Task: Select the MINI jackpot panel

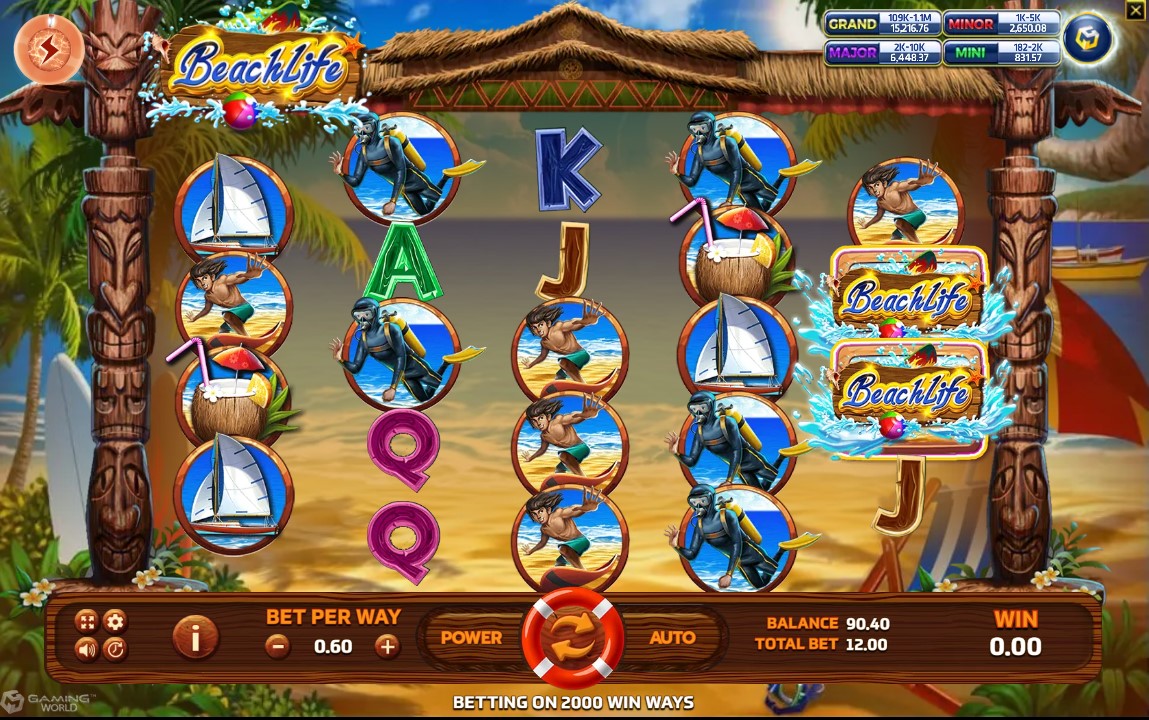Action: [1001, 53]
